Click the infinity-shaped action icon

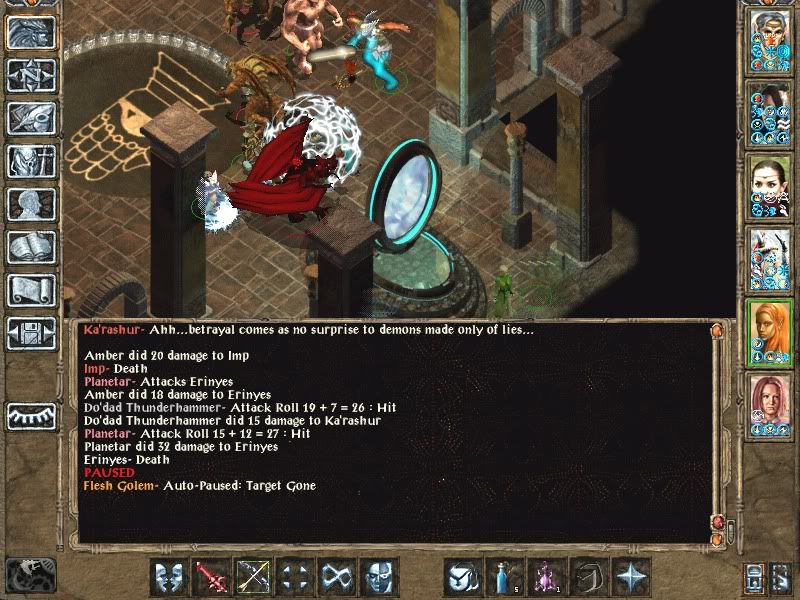point(337,577)
